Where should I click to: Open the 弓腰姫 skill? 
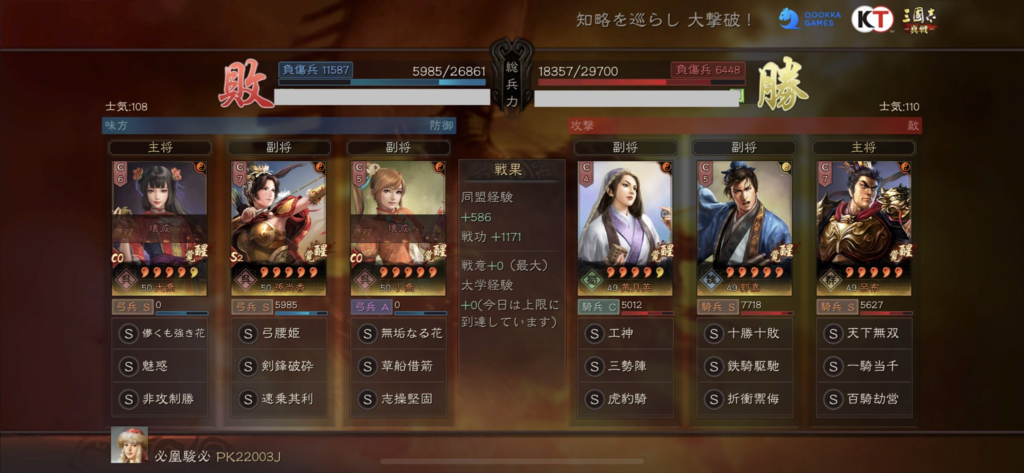pyautogui.click(x=279, y=334)
